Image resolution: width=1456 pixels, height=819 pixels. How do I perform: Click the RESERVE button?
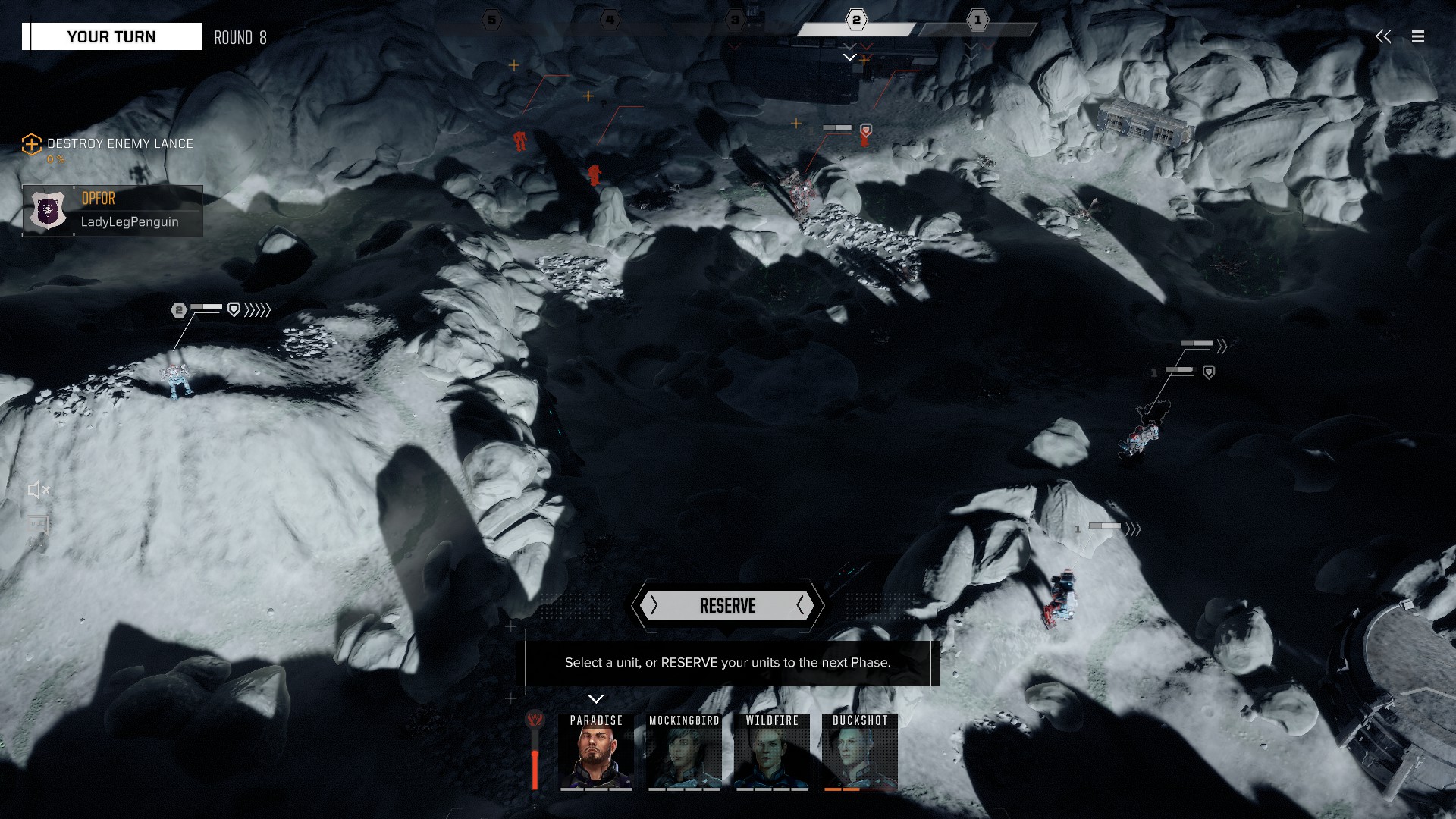[x=727, y=606]
